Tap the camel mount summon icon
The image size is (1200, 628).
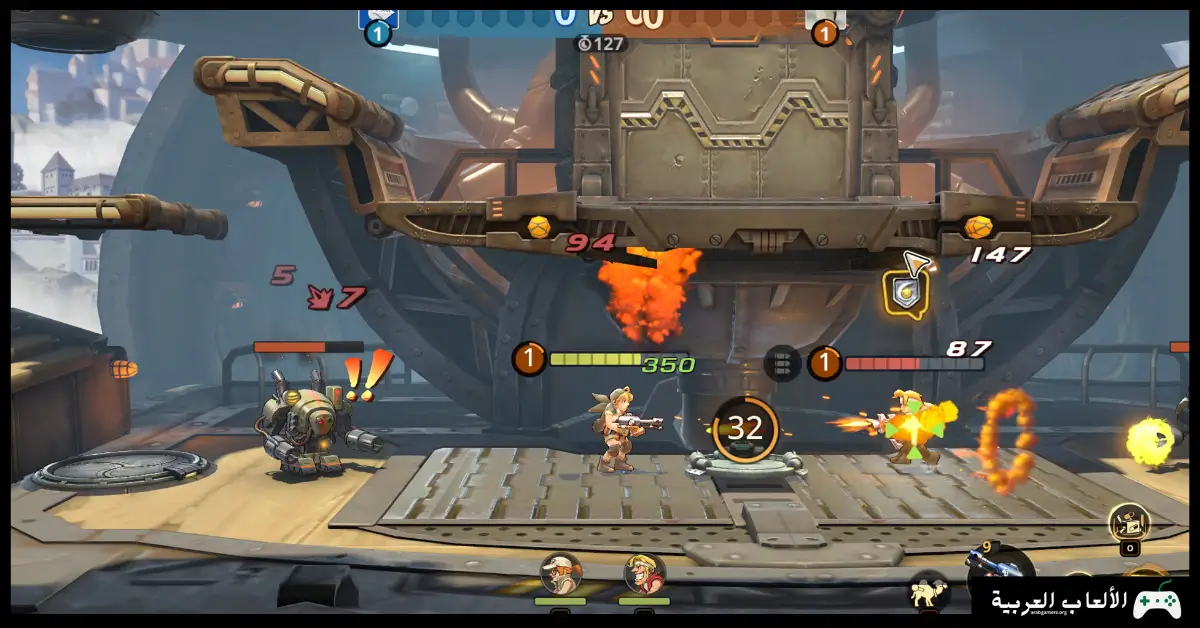tap(929, 592)
